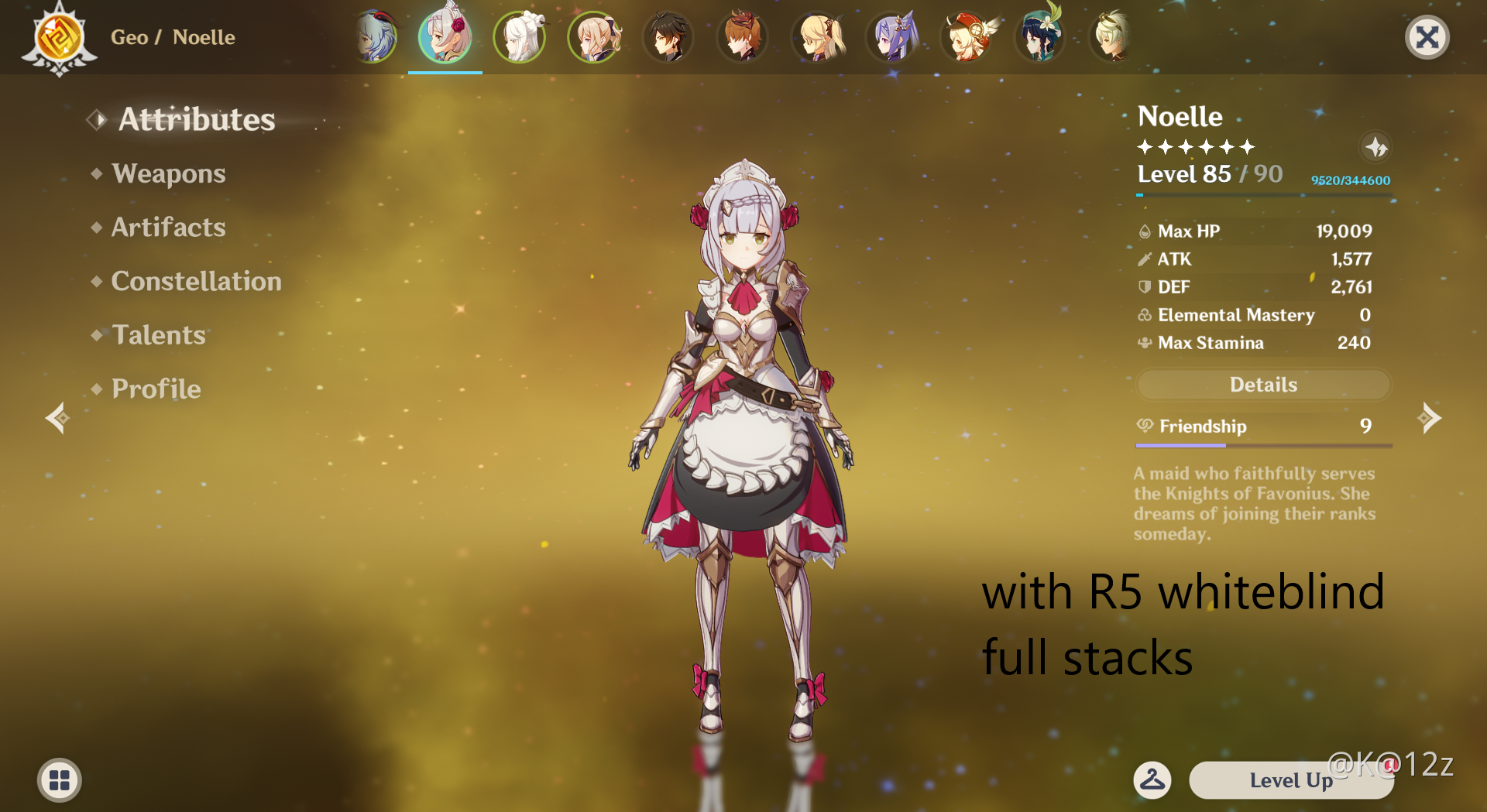The image size is (1487, 812).
Task: Open the Constellation section
Action: coord(196,281)
